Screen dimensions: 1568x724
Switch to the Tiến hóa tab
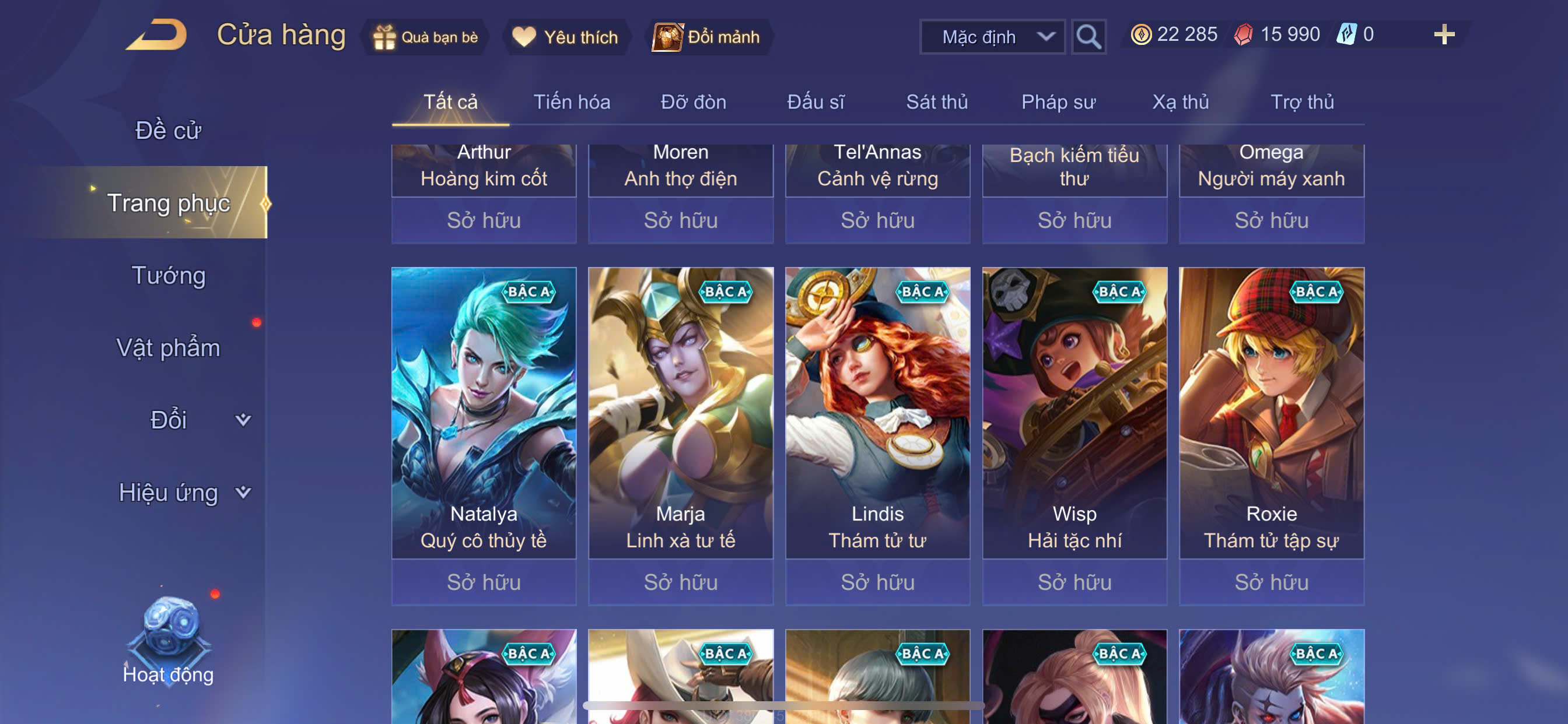click(572, 102)
